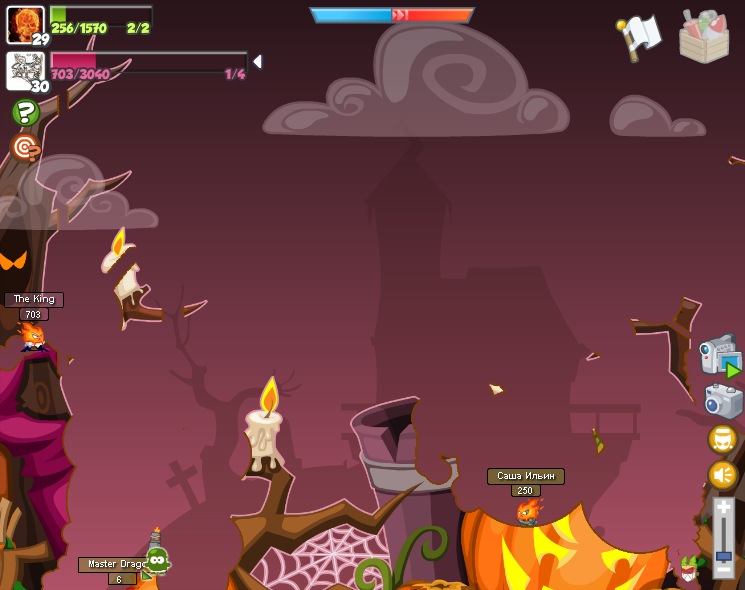Click the orange hat-and-glasses face button
Screen dimensions: 745x590
tap(722, 439)
